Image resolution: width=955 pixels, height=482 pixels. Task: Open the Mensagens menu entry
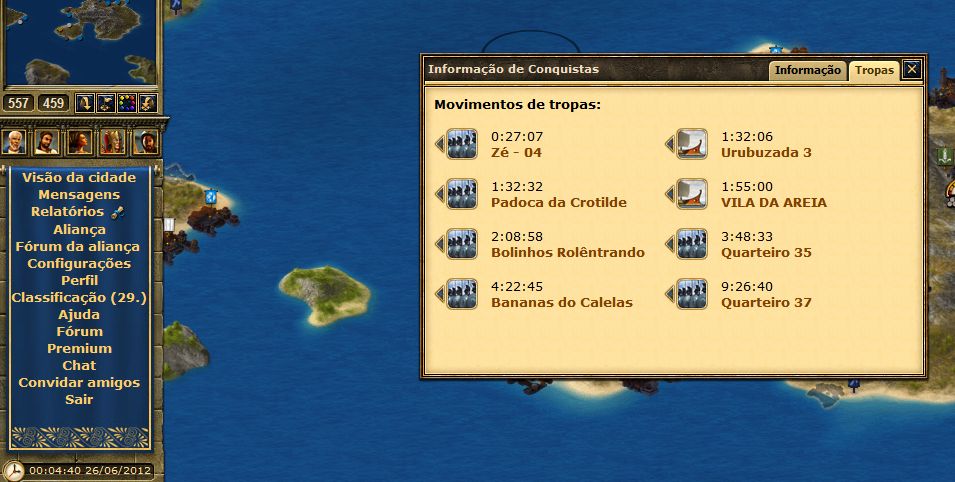[x=79, y=194]
